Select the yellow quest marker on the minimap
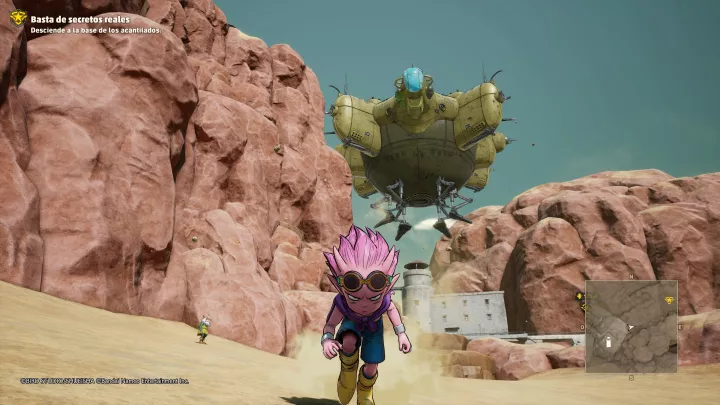The width and height of the screenshot is (720, 405). 669,299
